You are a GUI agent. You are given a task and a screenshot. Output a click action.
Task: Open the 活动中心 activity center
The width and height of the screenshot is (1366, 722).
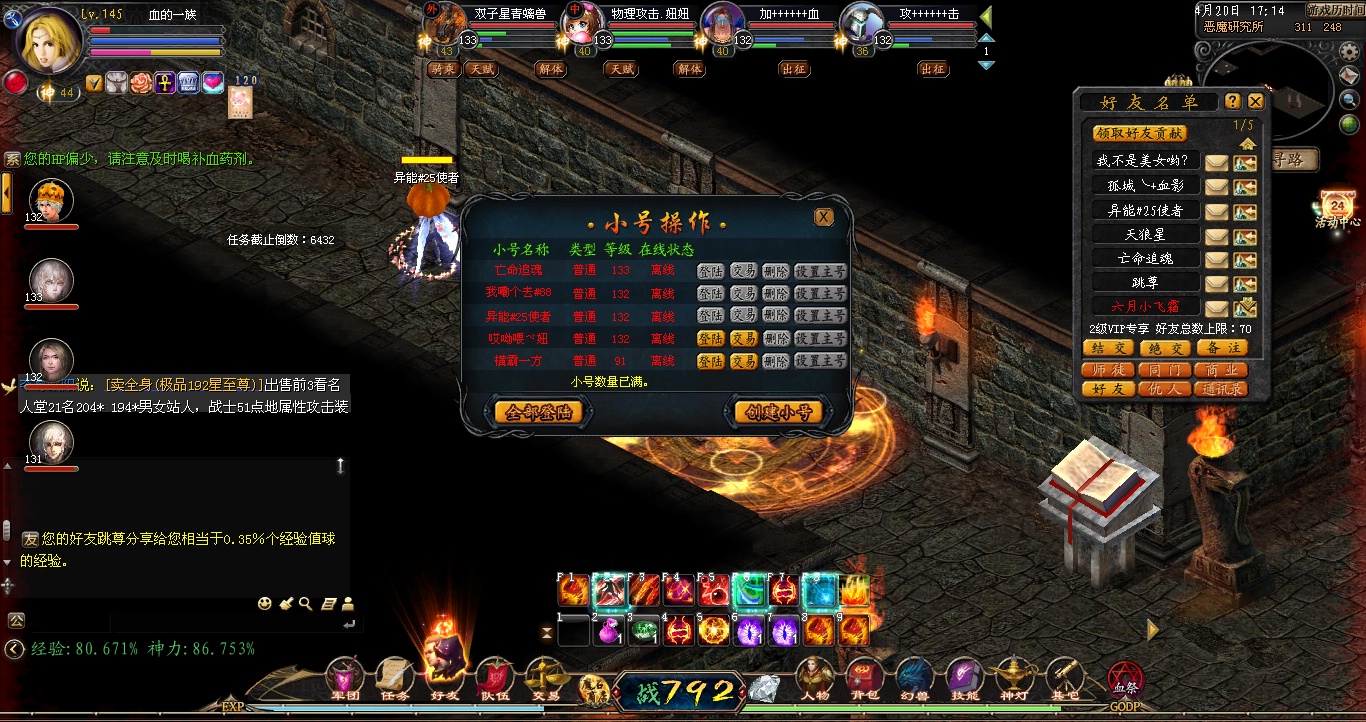pos(1339,209)
